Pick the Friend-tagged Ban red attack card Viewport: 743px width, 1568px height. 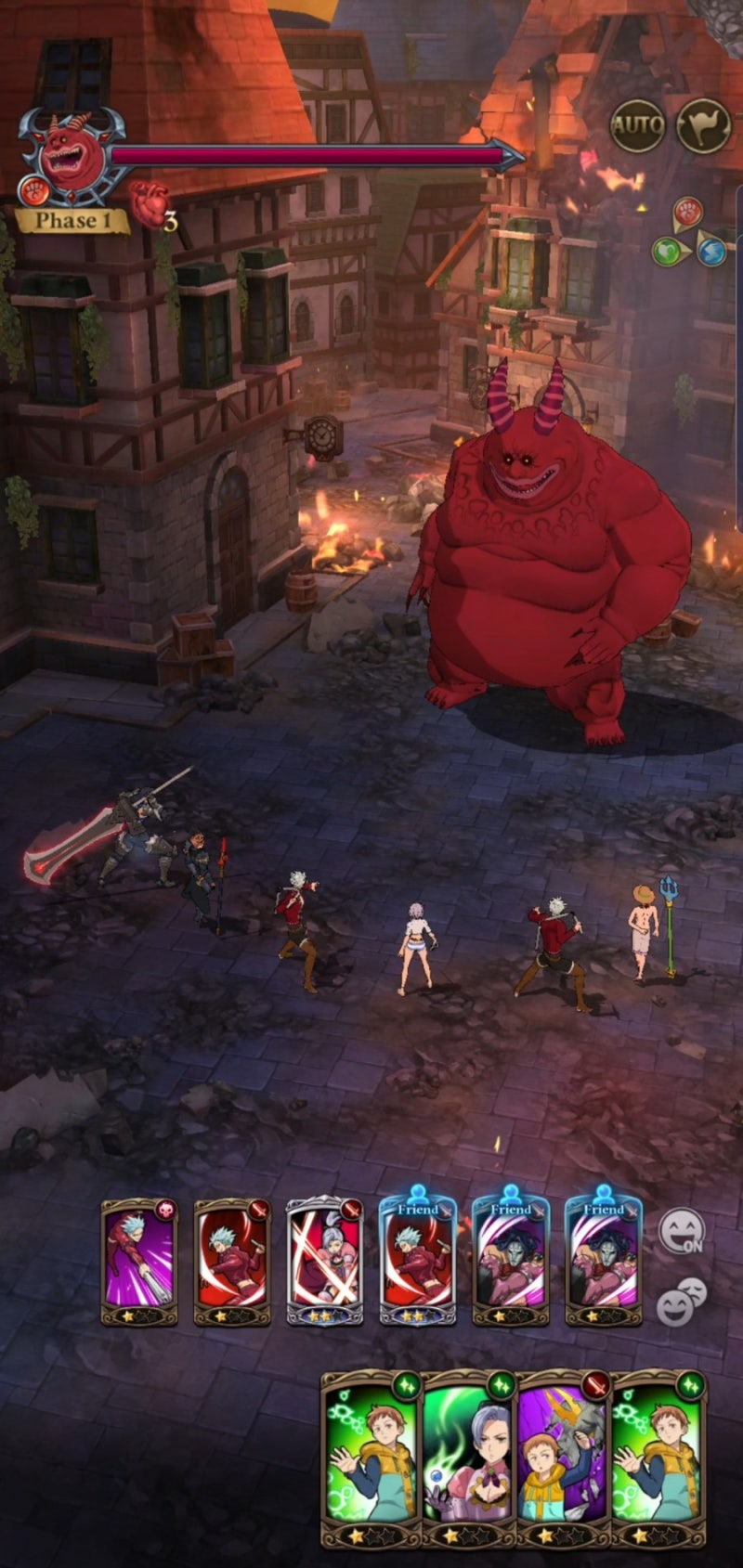(x=417, y=1261)
